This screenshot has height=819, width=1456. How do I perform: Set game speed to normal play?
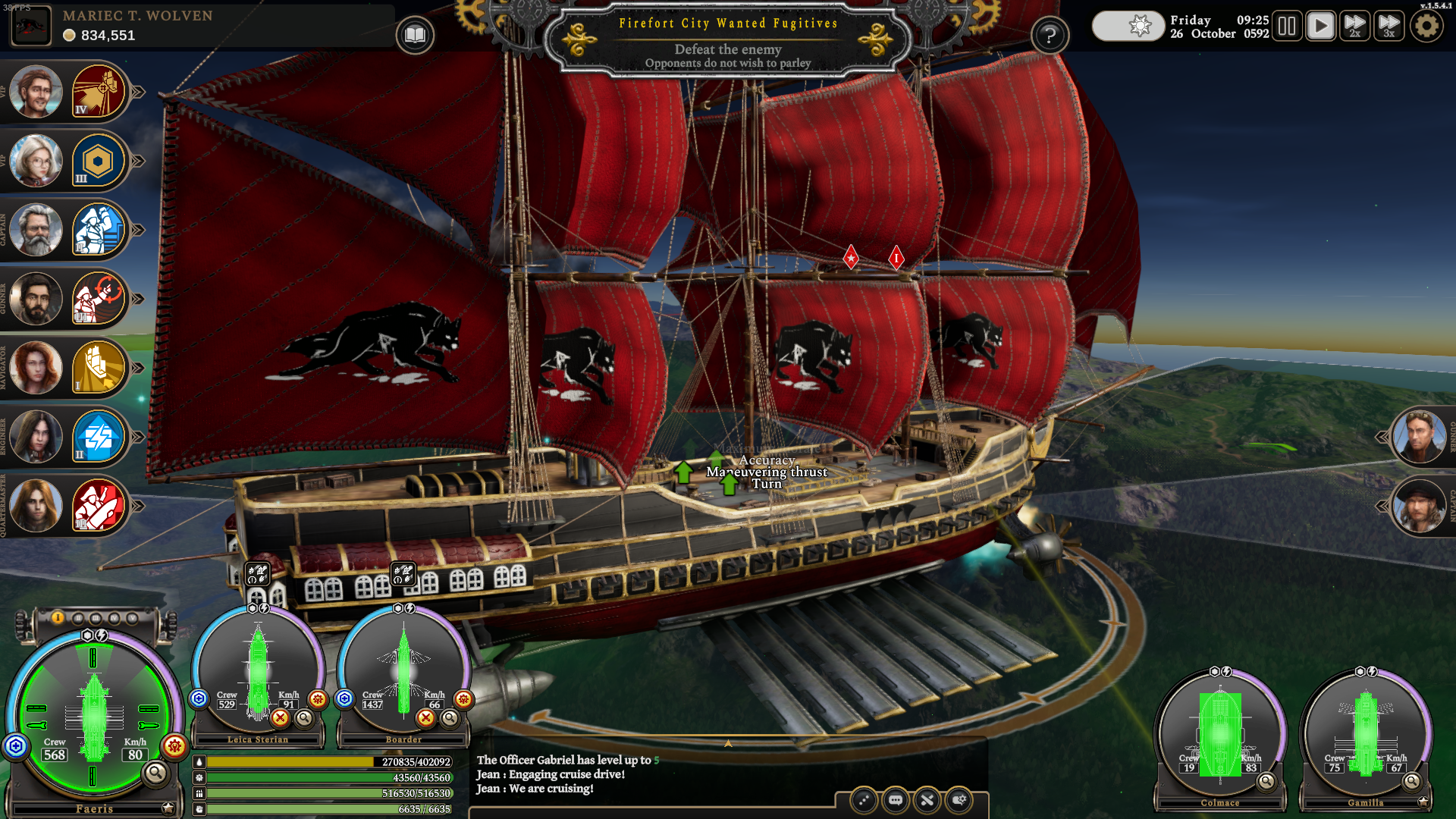pyautogui.click(x=1320, y=27)
